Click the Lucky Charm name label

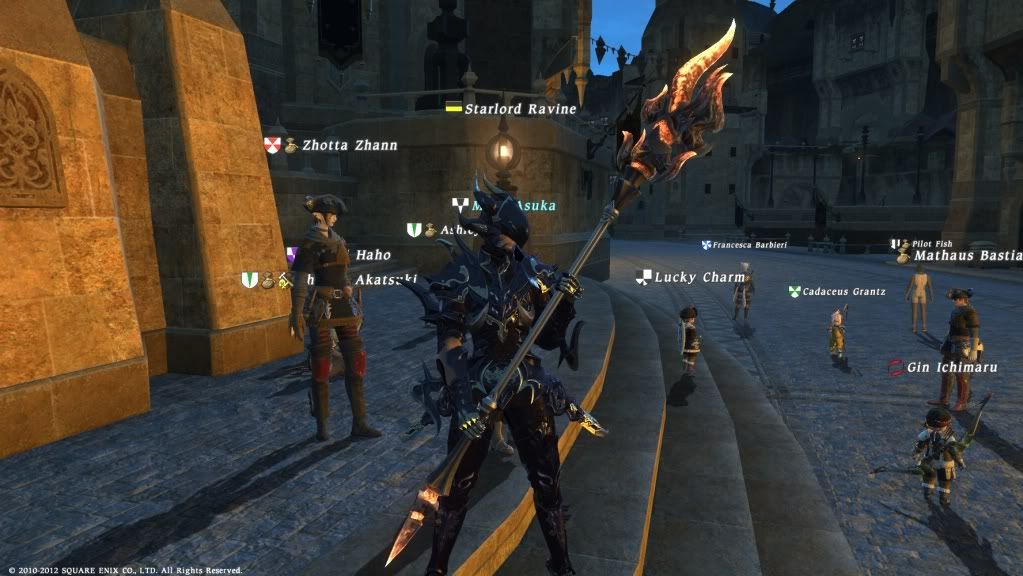pos(699,277)
